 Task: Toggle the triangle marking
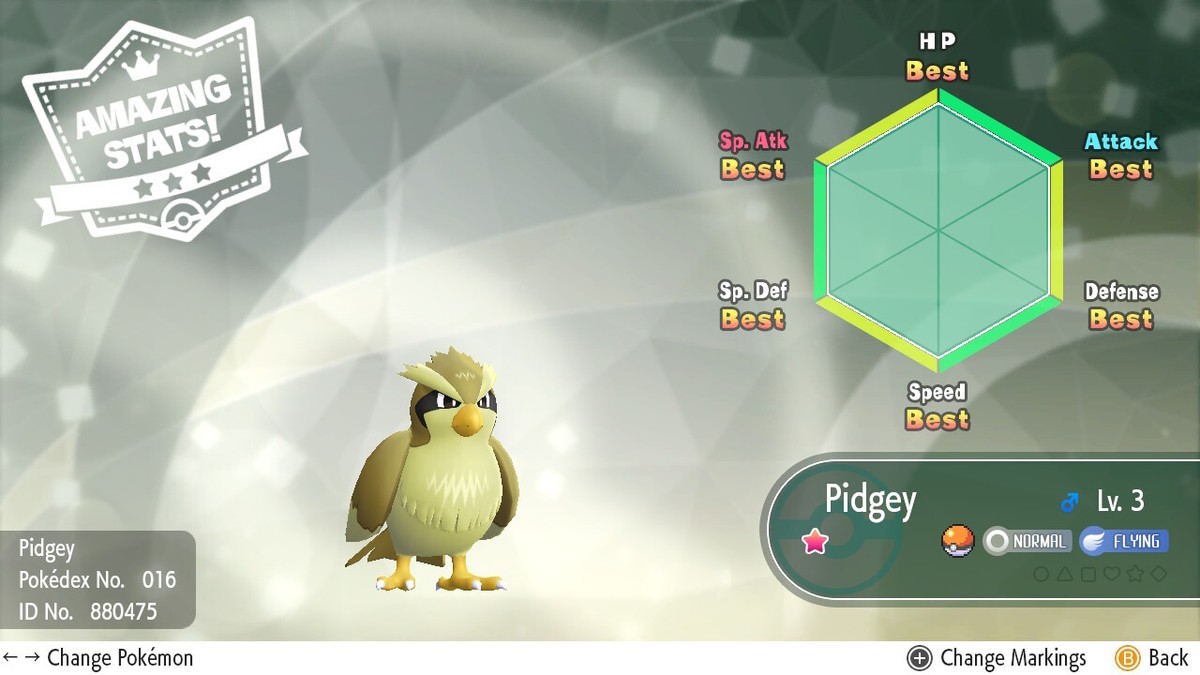tap(1064, 574)
